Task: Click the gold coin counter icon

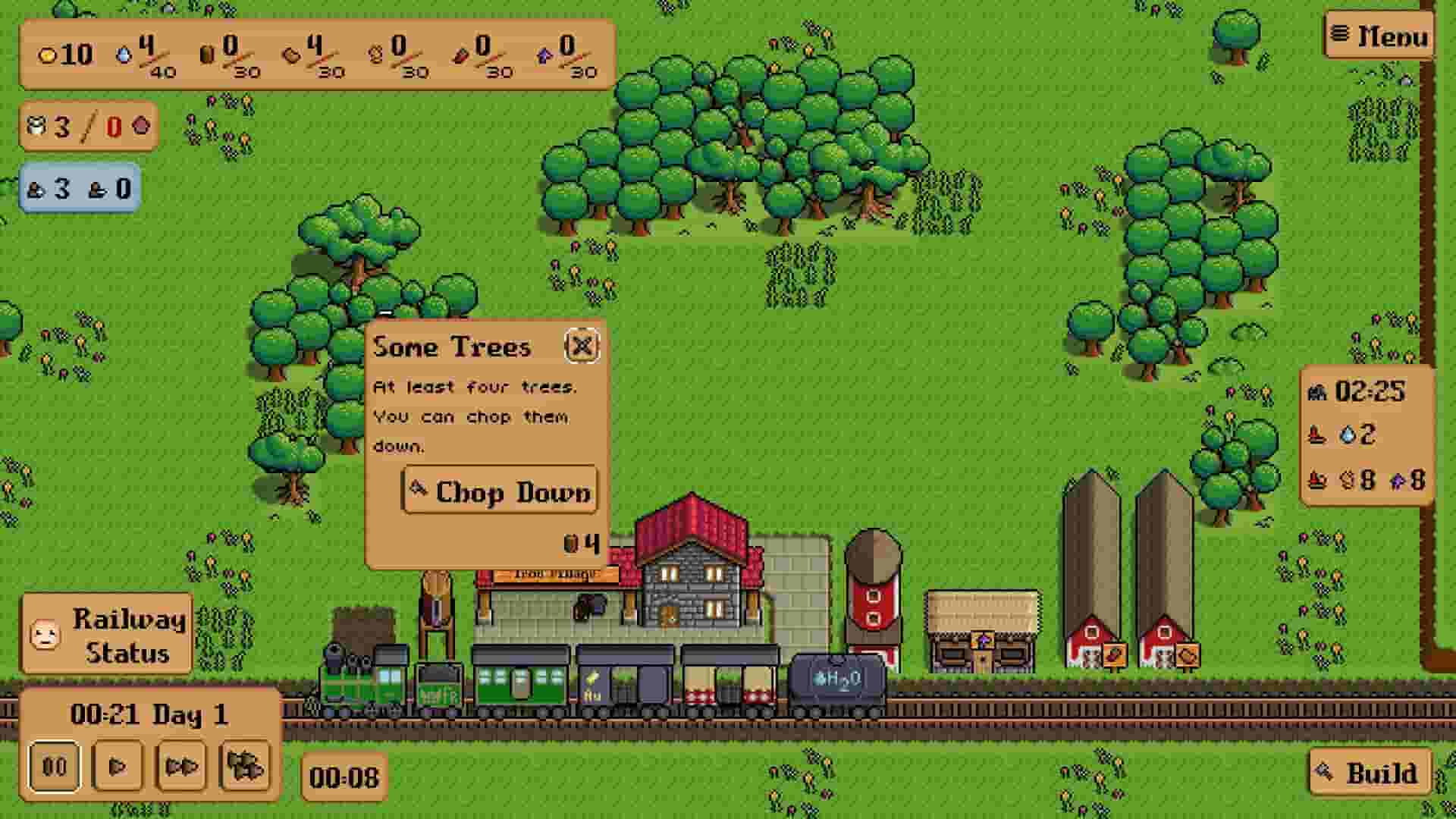Action: click(49, 55)
